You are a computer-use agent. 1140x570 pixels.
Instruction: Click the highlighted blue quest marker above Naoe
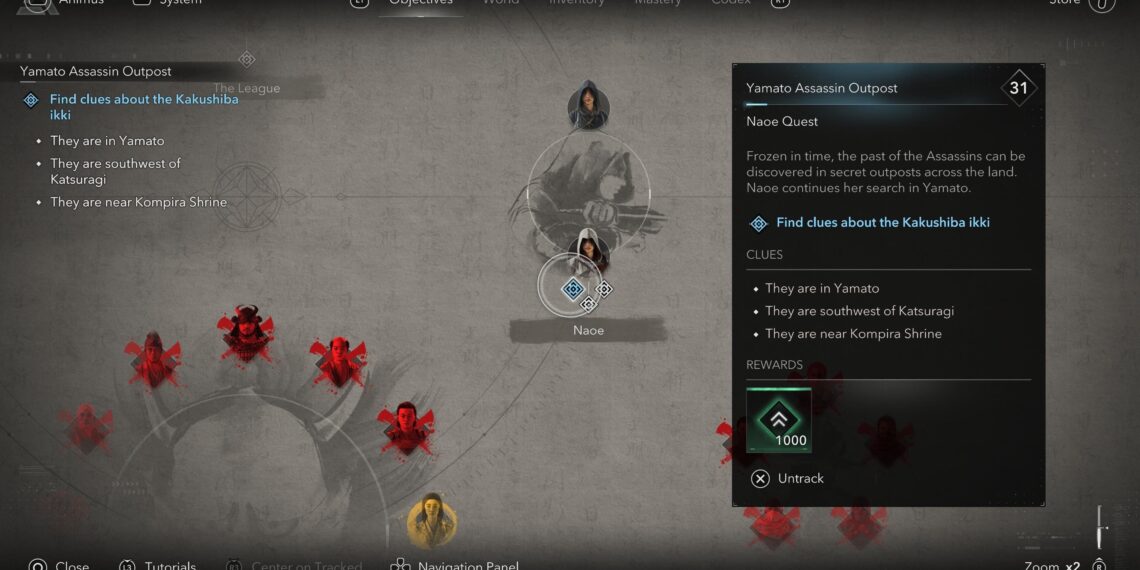[x=573, y=289]
